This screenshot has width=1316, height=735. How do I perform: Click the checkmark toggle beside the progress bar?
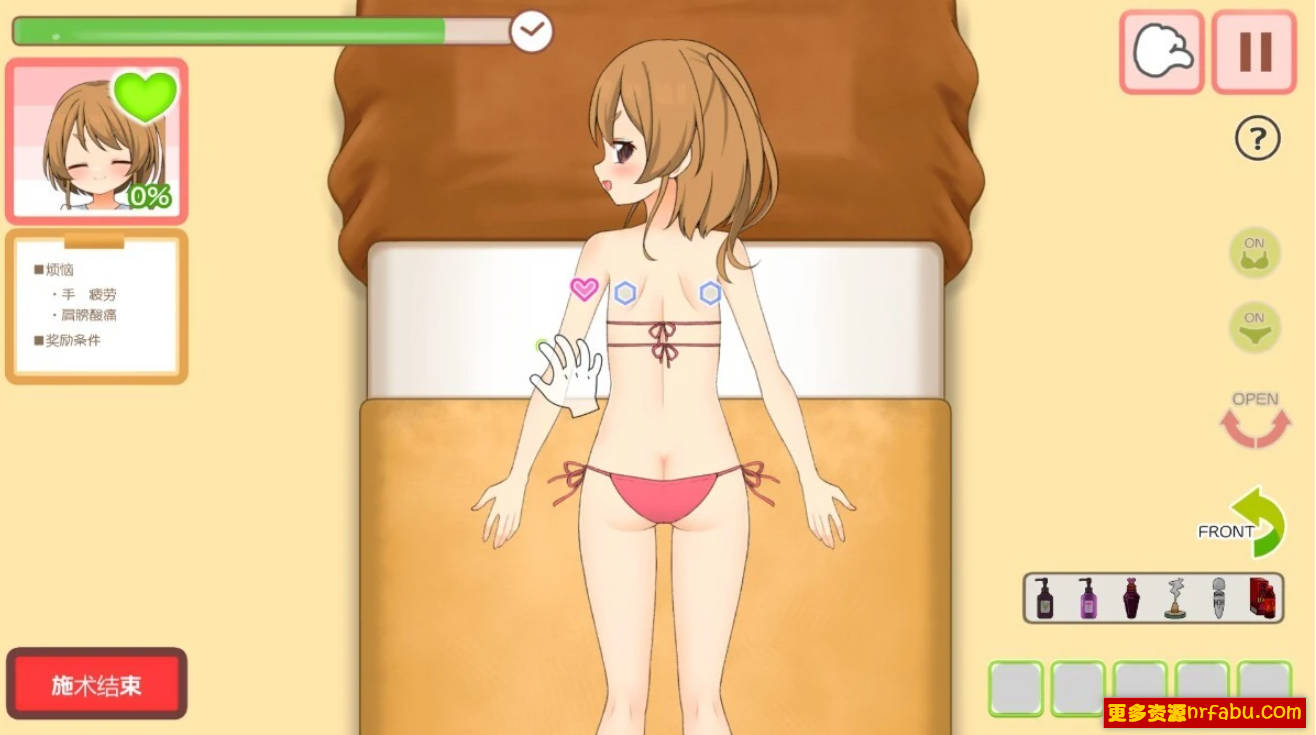(531, 31)
